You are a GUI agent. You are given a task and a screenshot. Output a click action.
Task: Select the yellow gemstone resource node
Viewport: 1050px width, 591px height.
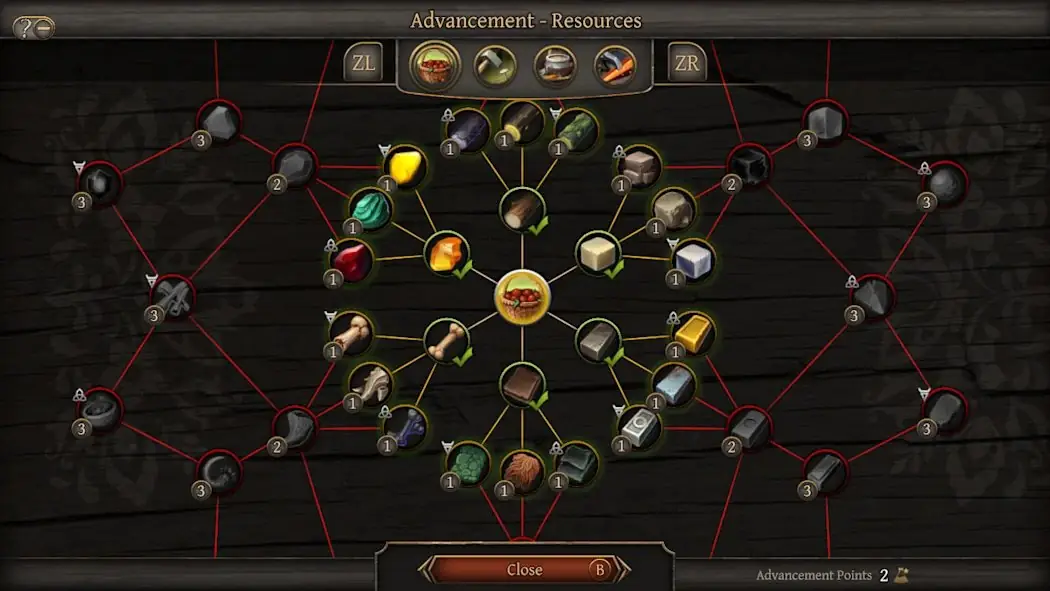404,167
